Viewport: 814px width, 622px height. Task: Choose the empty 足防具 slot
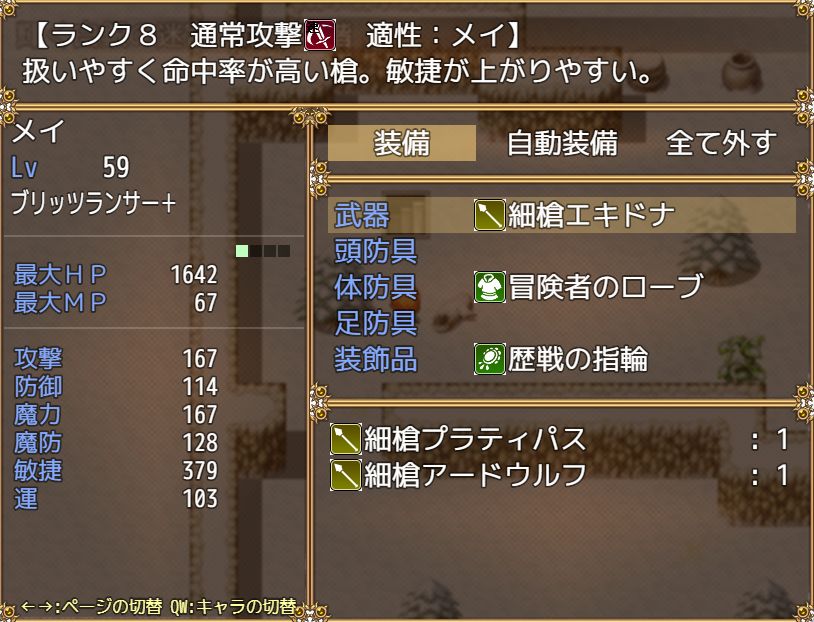(x=562, y=323)
